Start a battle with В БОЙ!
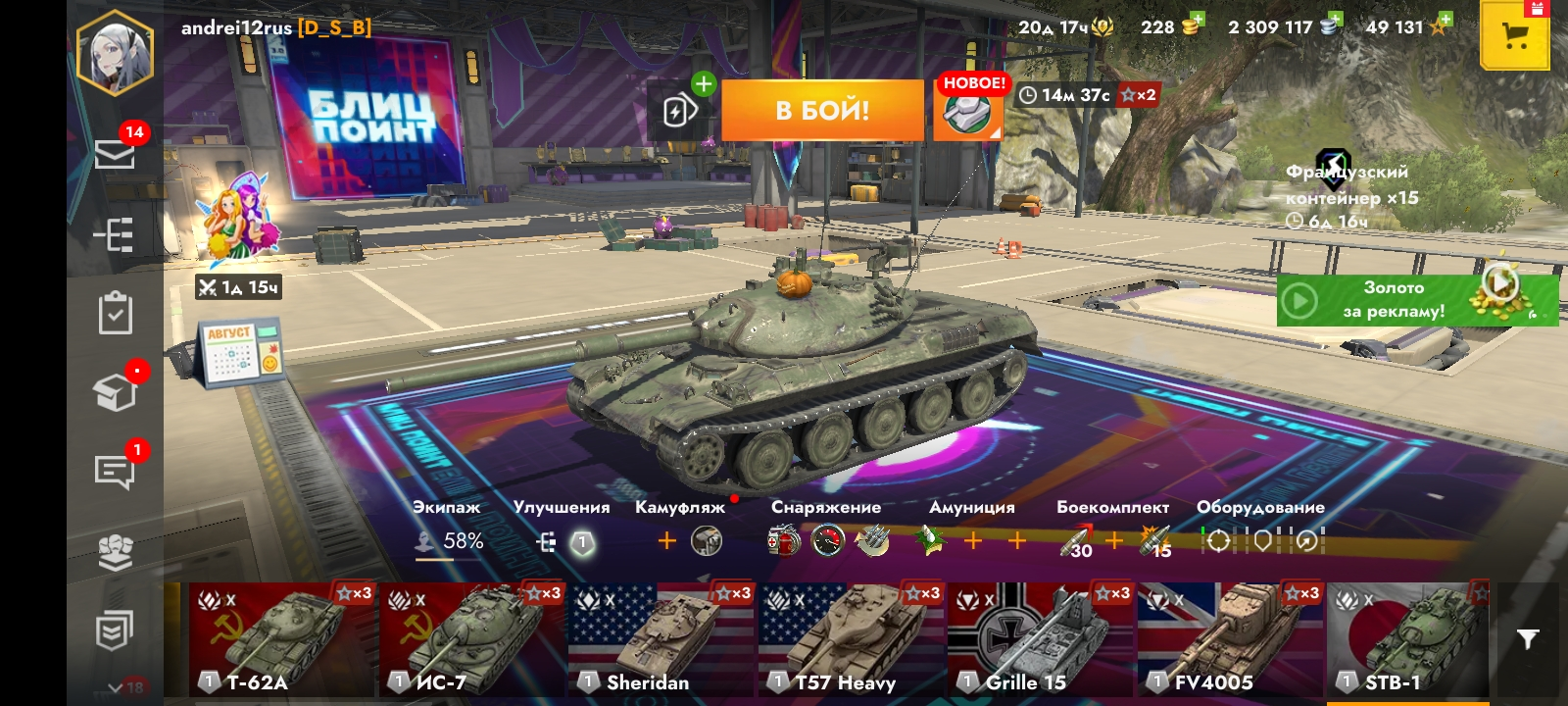 (x=822, y=110)
